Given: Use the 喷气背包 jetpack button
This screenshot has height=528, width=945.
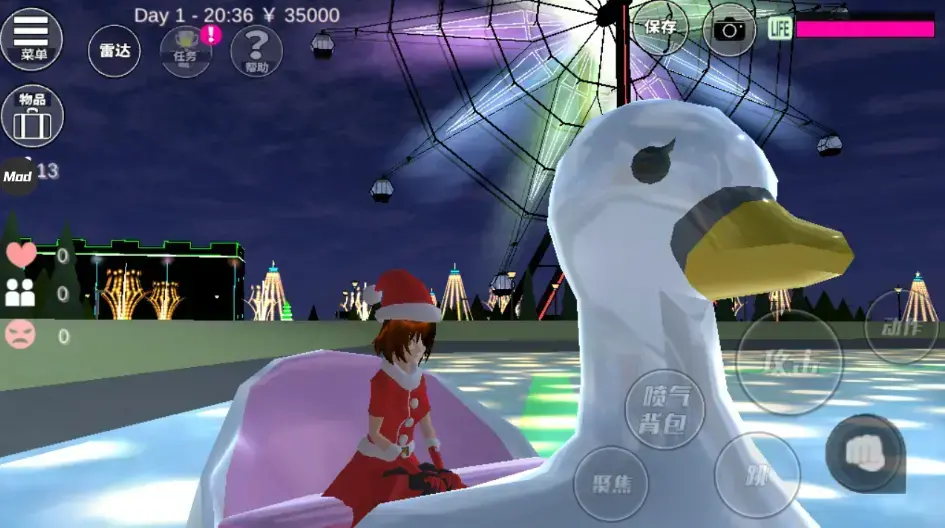Looking at the screenshot, I should [x=664, y=410].
